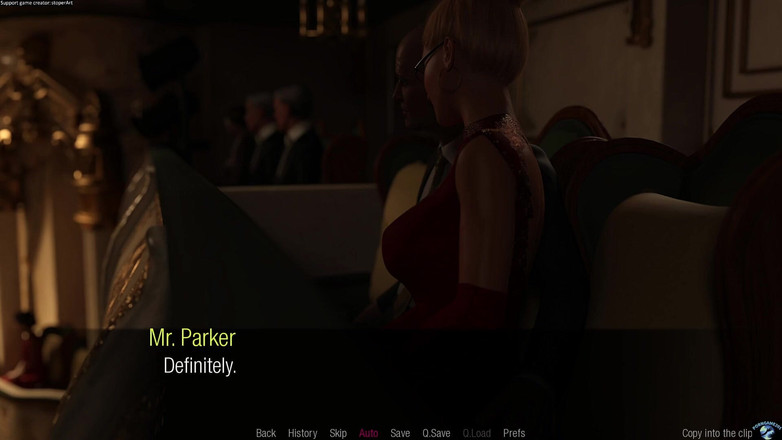Quick load with Q.Load
Viewport: 782px width, 440px height.
pos(476,433)
